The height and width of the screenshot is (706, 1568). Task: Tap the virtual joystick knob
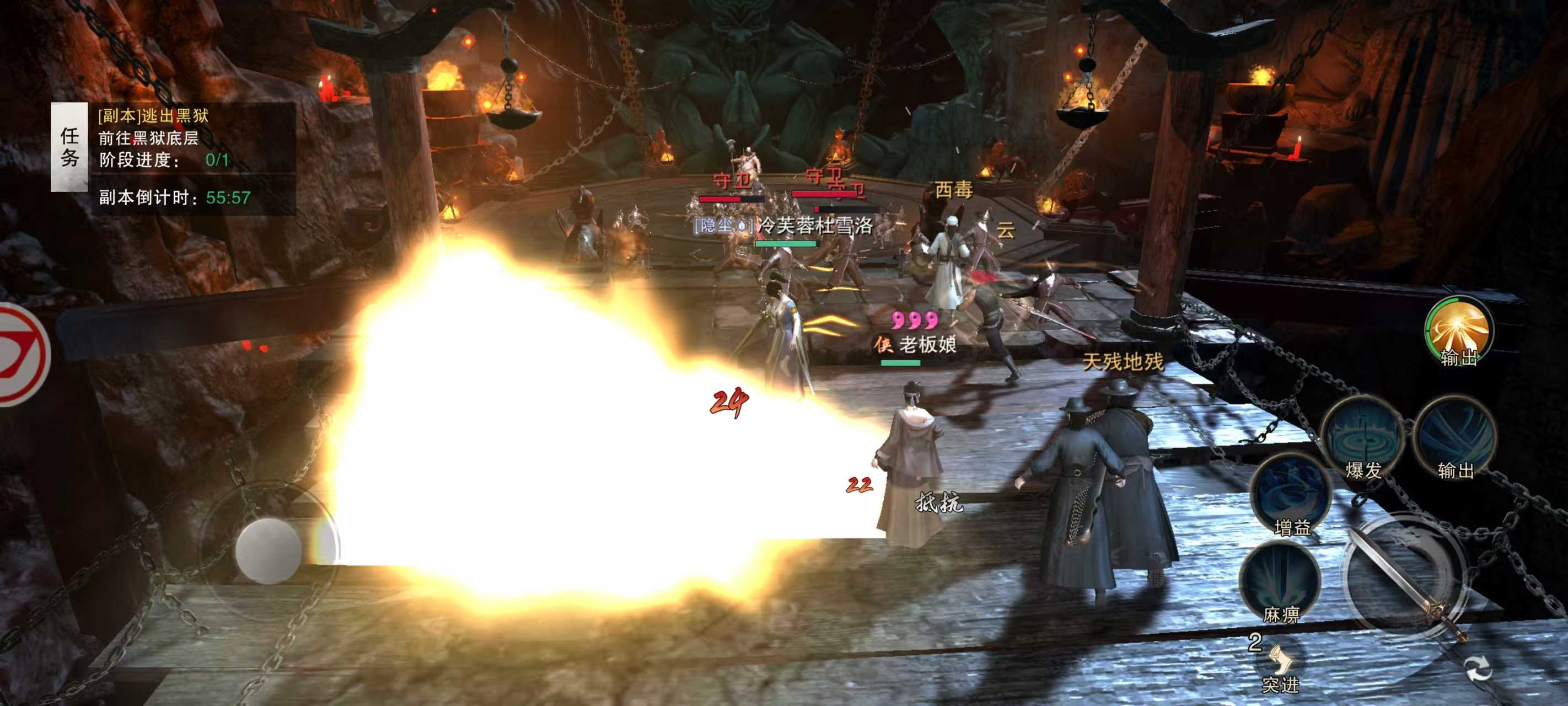269,549
